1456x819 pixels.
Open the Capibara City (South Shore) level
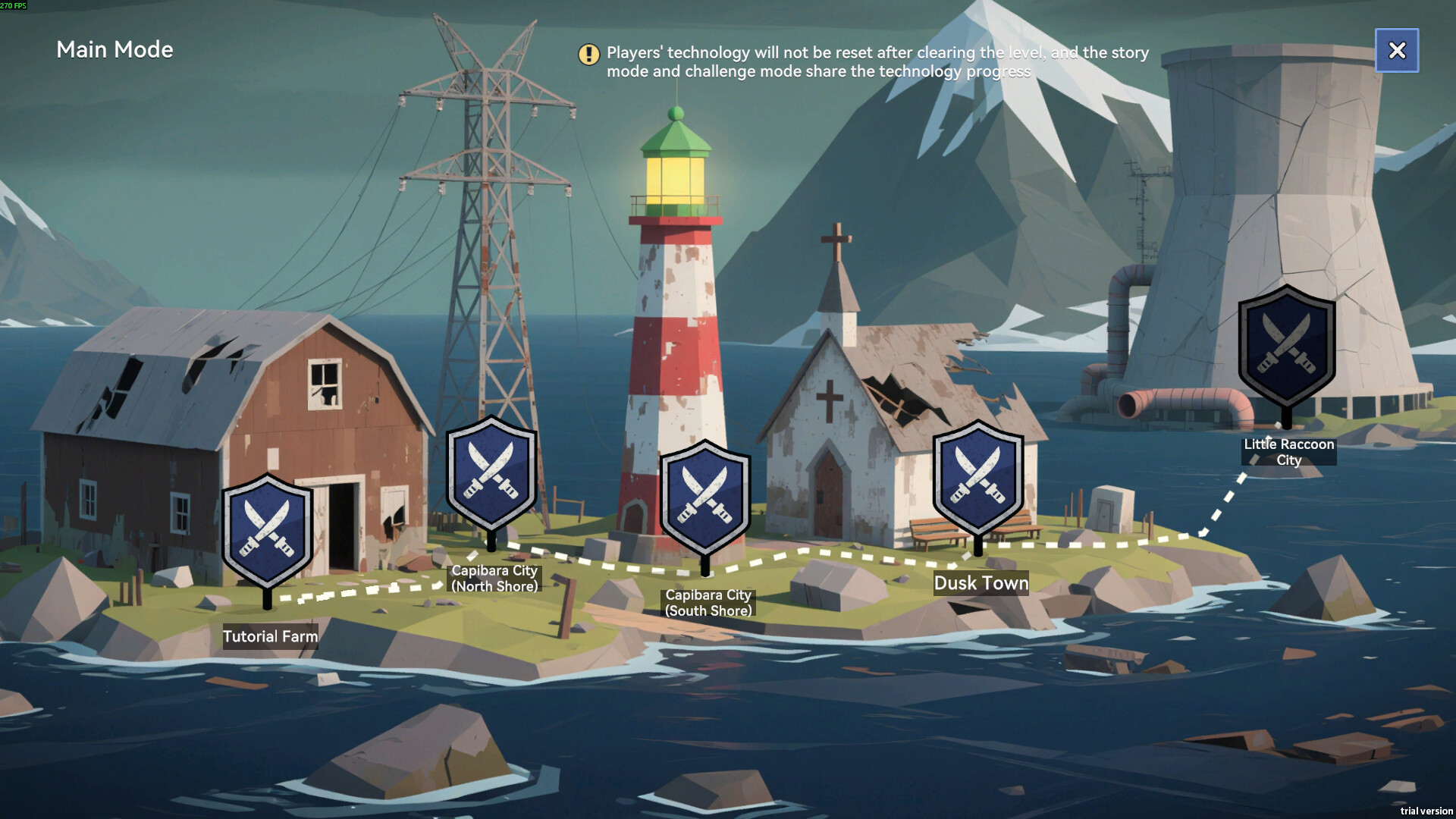(705, 497)
